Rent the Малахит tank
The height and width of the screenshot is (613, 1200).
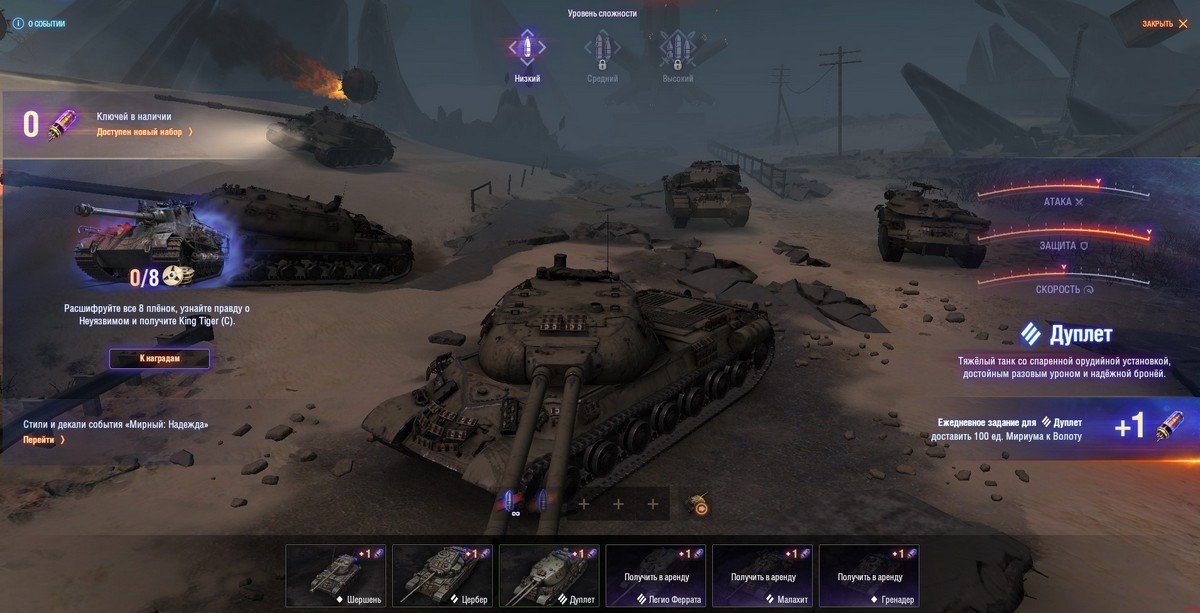(x=762, y=576)
